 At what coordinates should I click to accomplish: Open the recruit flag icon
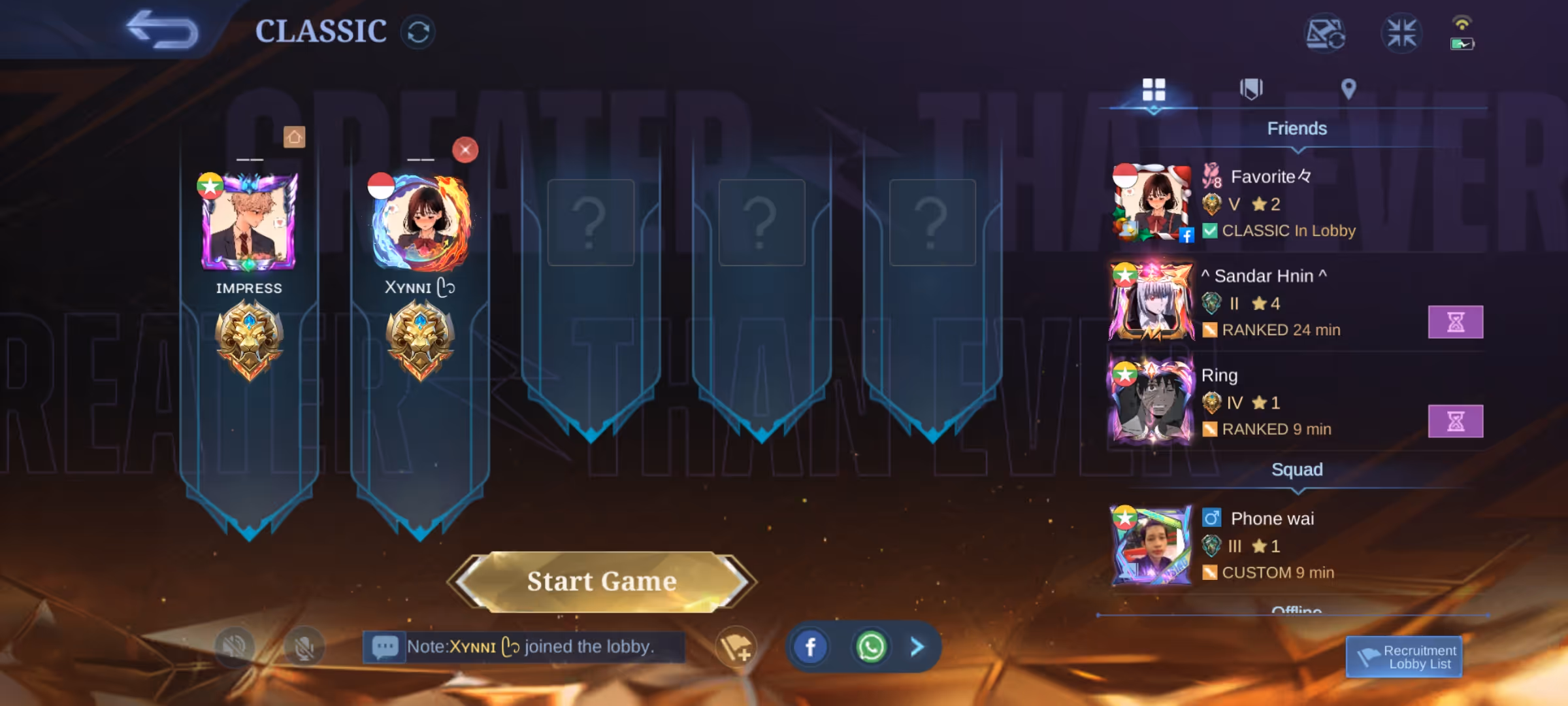coord(736,647)
